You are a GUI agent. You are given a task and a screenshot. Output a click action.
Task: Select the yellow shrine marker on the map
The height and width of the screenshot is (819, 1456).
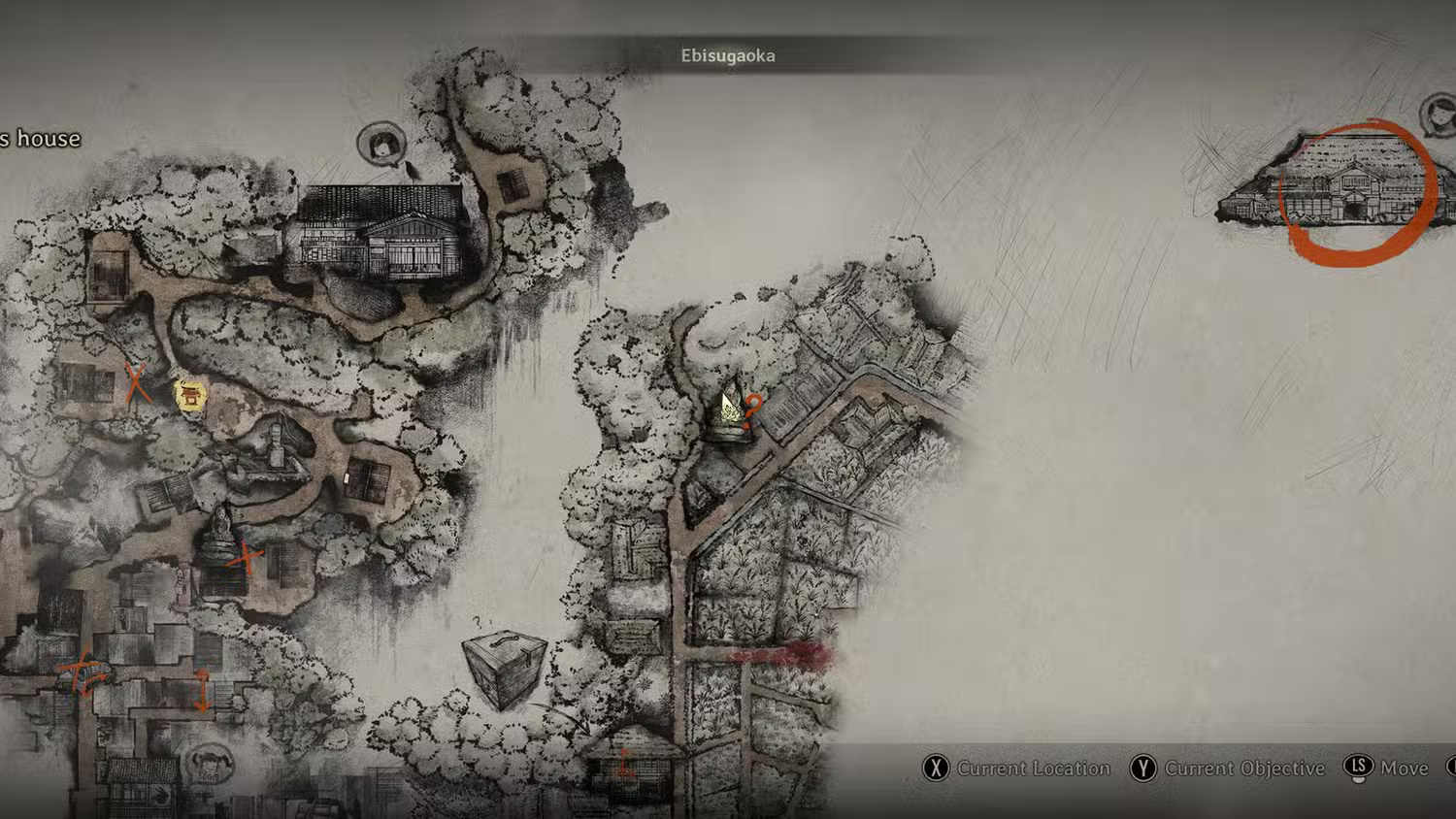click(x=189, y=395)
